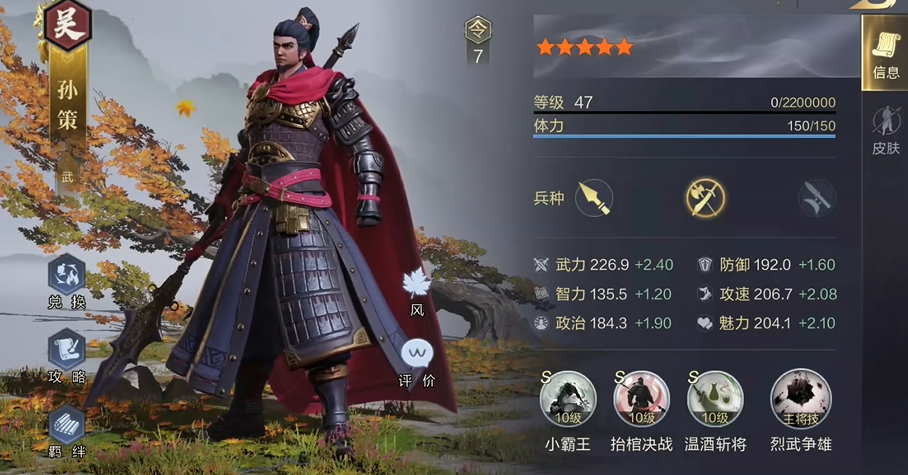Choose the spear troop type icon
Screen dimensions: 908x475
pyautogui.click(x=594, y=198)
